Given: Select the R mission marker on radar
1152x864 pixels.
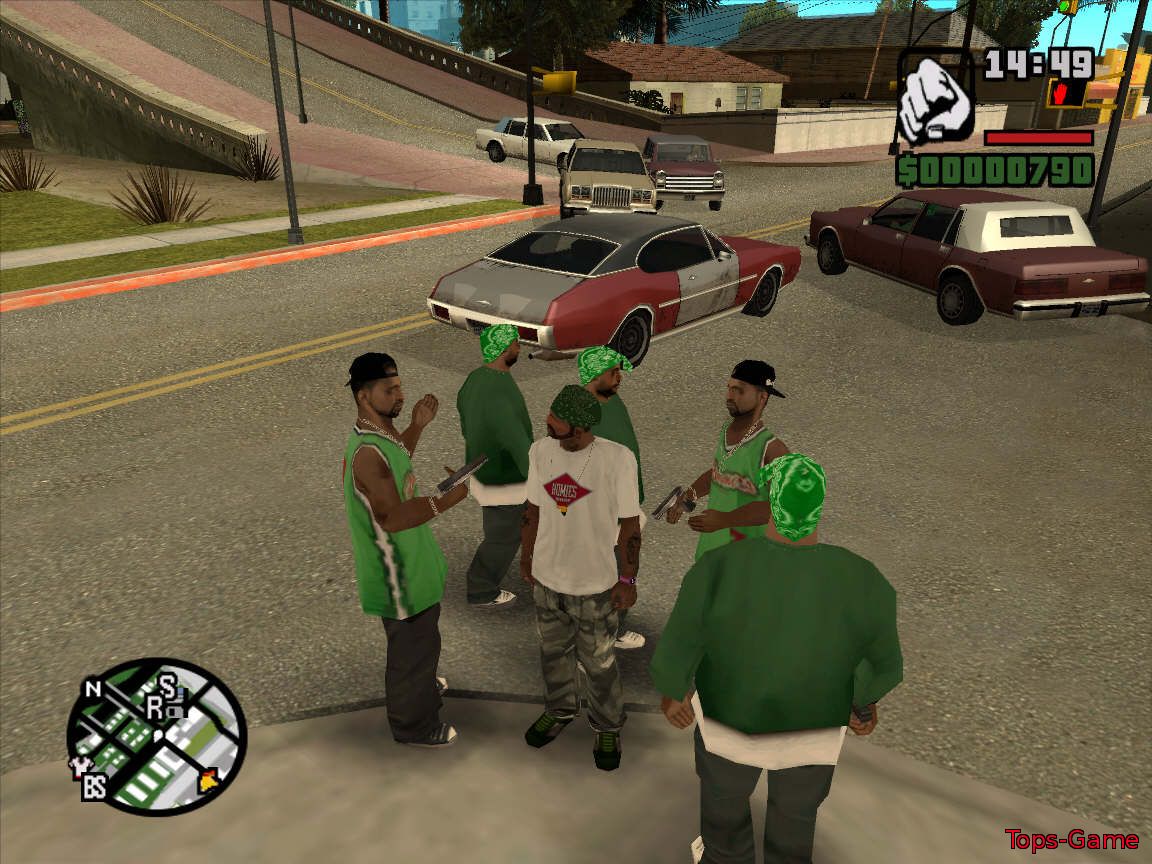Looking at the screenshot, I should (x=155, y=708).
